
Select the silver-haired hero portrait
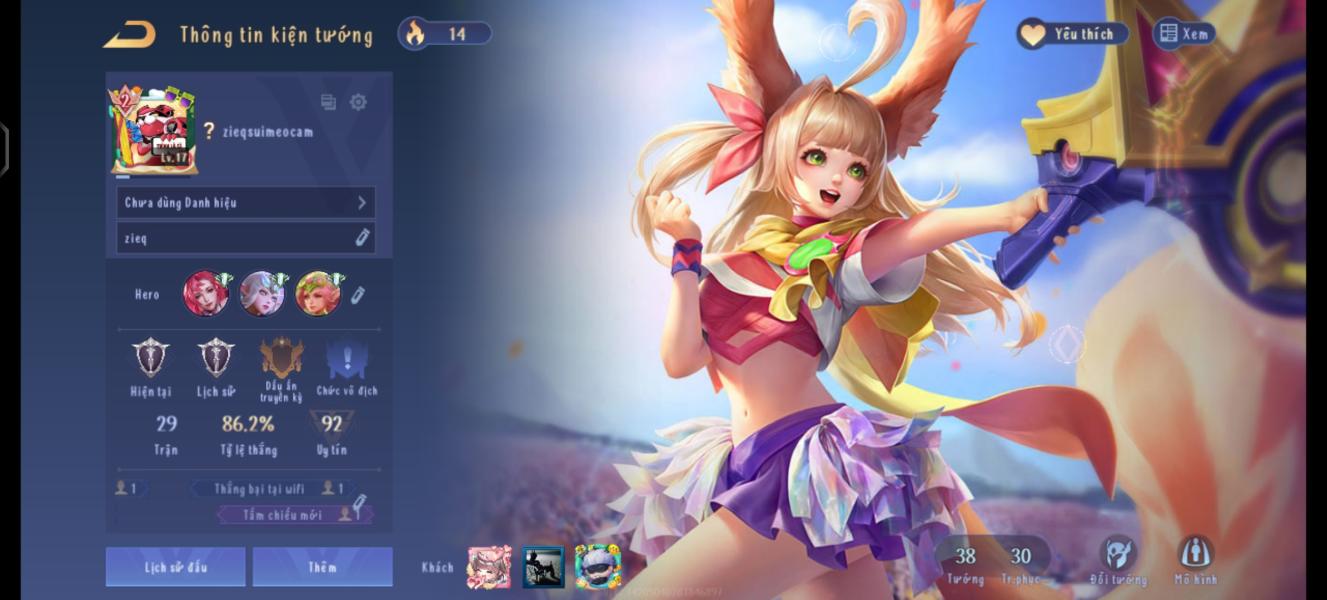(x=262, y=294)
